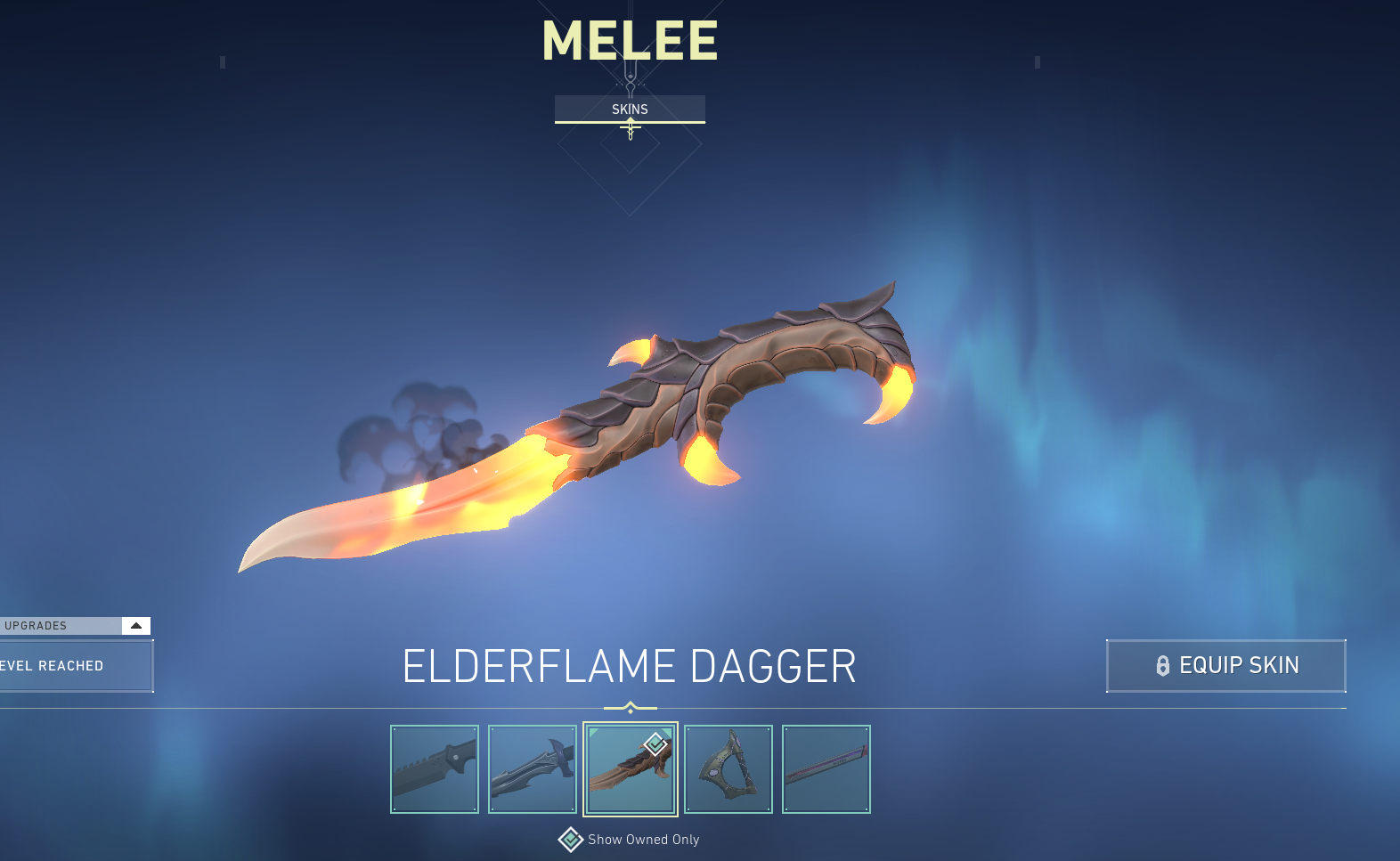
Task: Equip the Elderflame Dagger skin
Action: point(1225,665)
